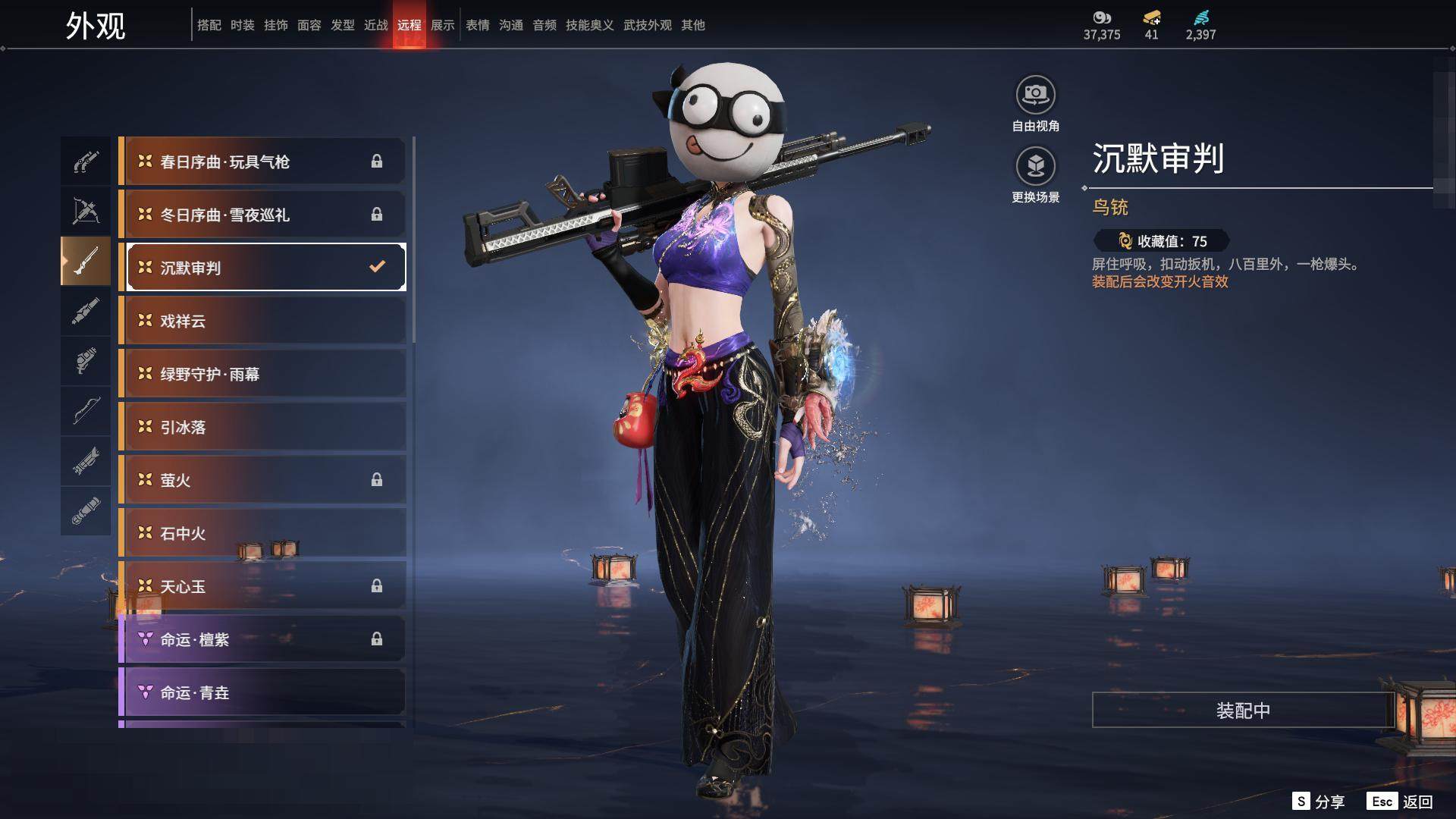1456x819 pixels.
Task: Switch to the 挂饰 tab
Action: pos(276,25)
